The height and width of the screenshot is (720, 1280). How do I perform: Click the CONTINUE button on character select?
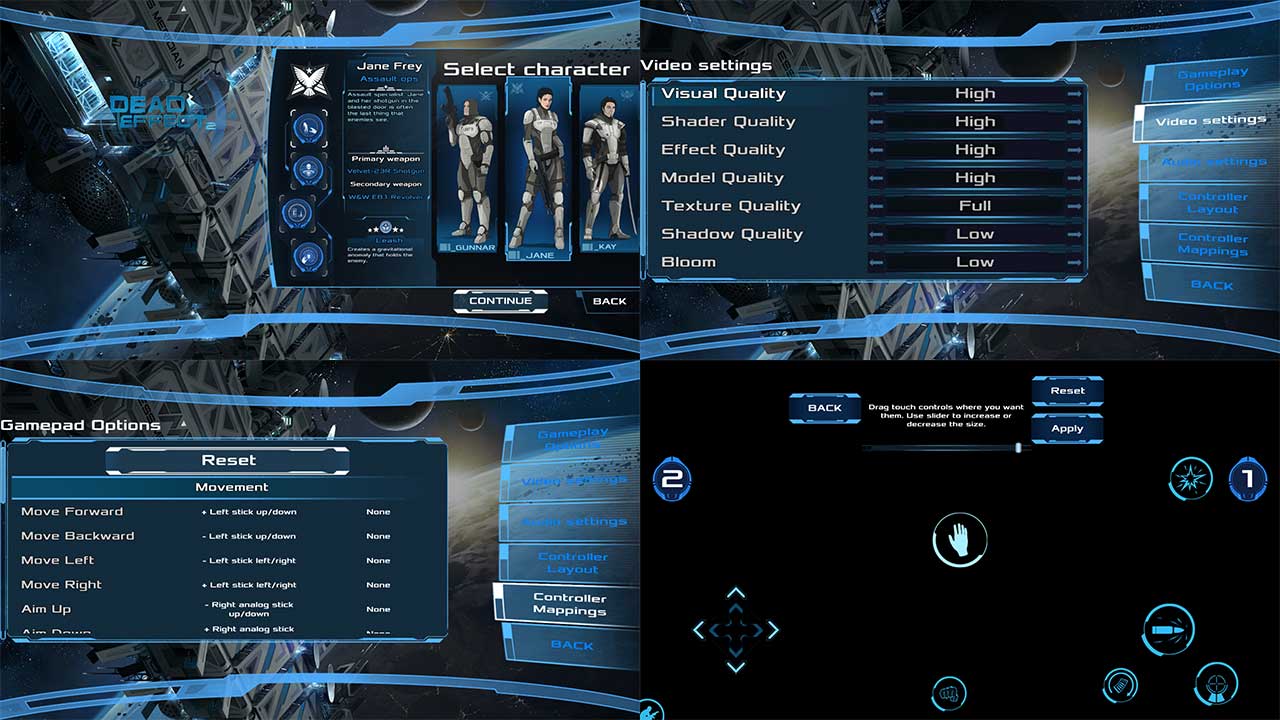(x=499, y=301)
